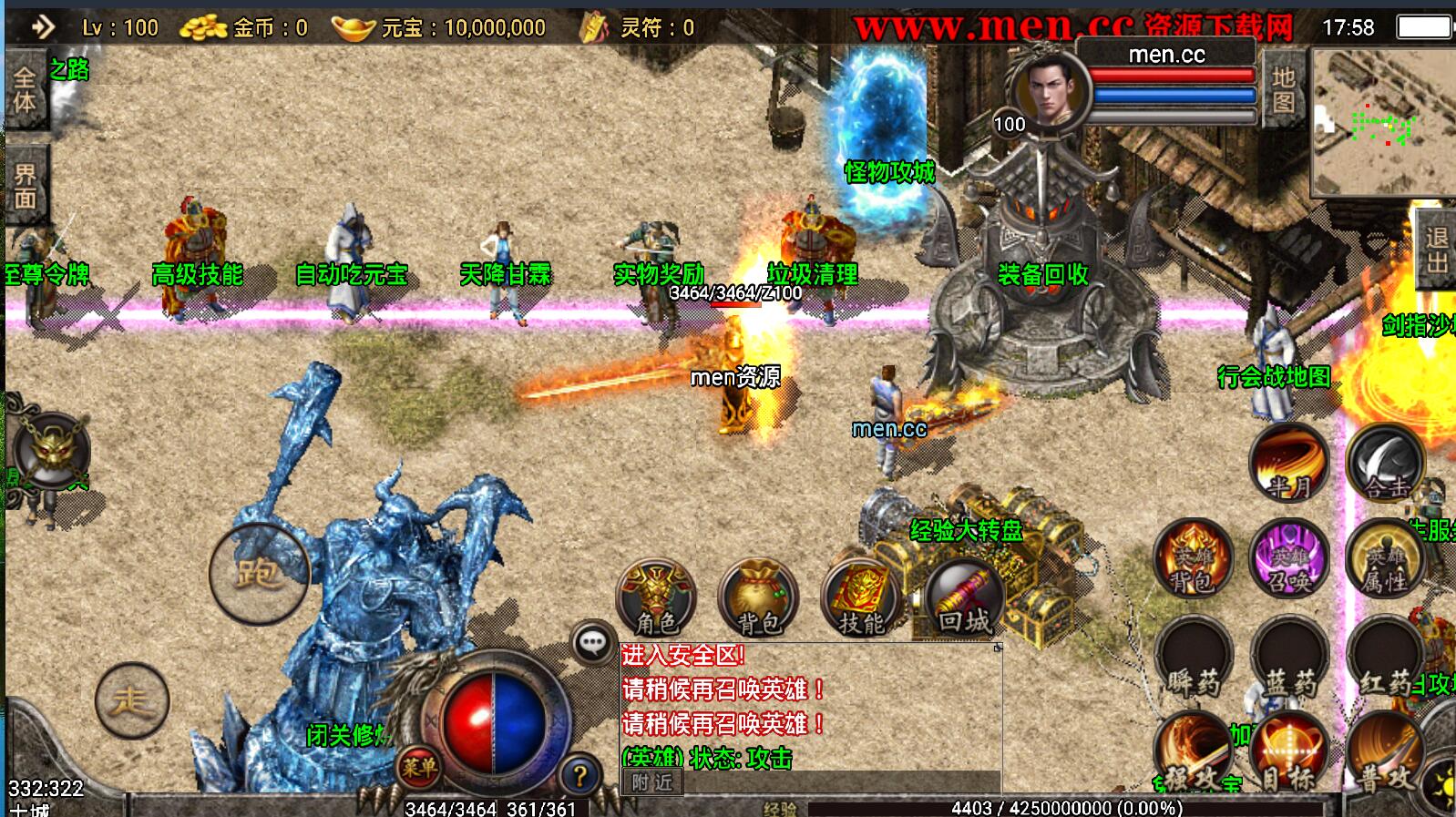Toggle the 跑 run mode button
The width and height of the screenshot is (1456, 817).
pyautogui.click(x=259, y=573)
